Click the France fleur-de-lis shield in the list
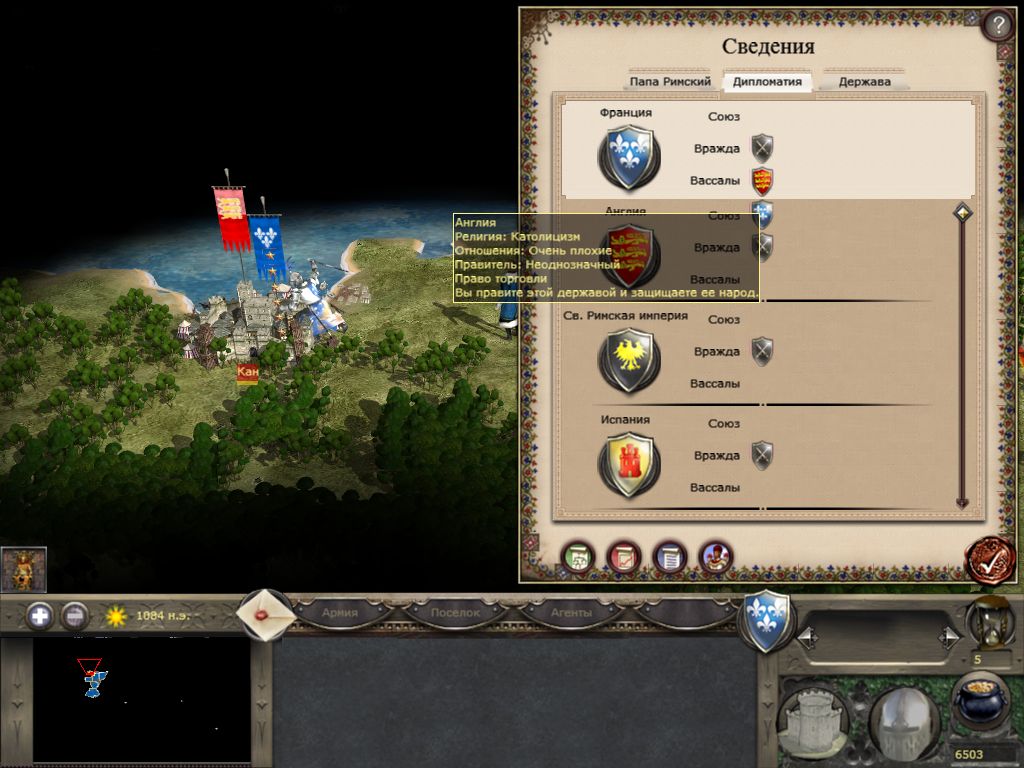 (629, 156)
